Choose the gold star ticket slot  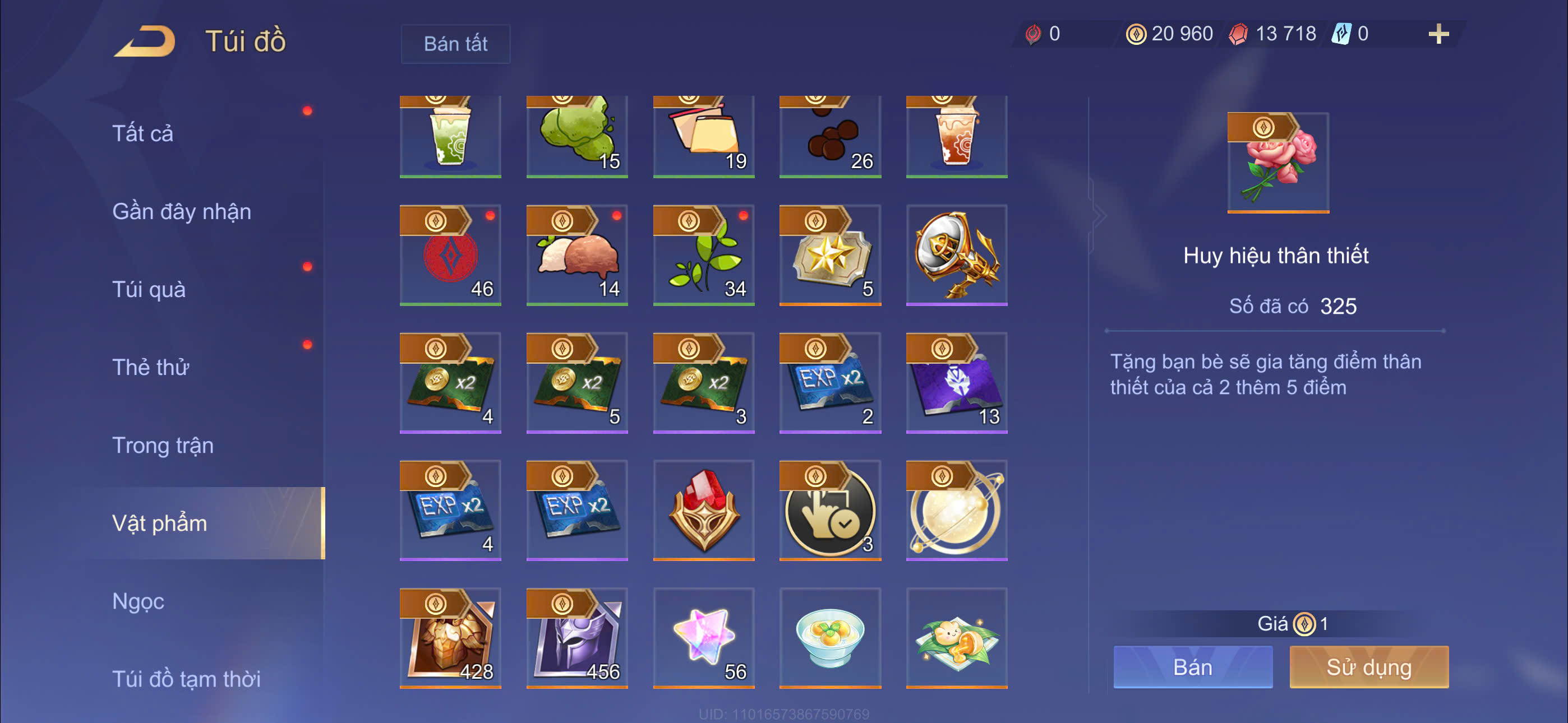point(829,255)
